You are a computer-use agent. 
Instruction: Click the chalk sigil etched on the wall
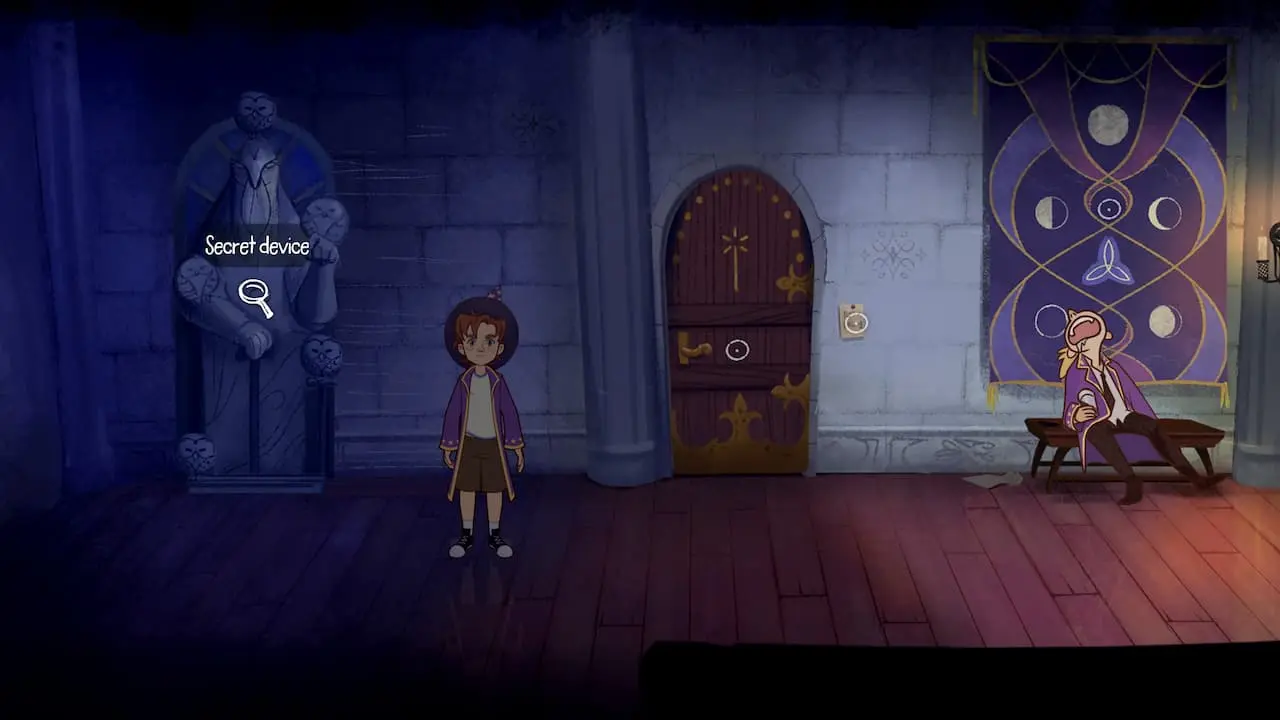pyautogui.click(x=893, y=255)
